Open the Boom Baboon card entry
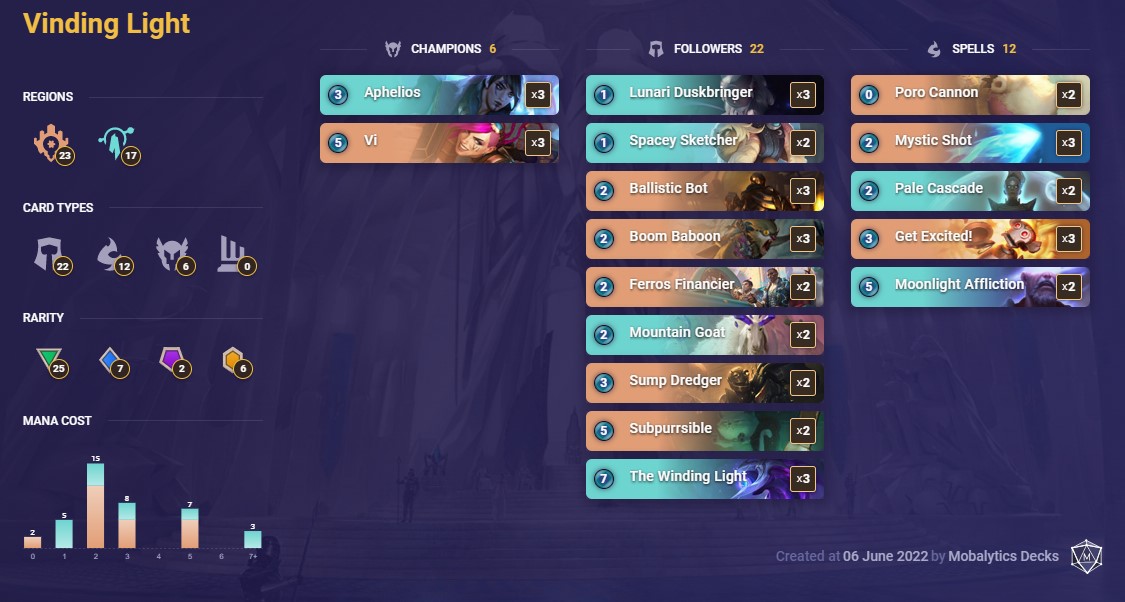This screenshot has width=1125, height=602. (x=704, y=239)
